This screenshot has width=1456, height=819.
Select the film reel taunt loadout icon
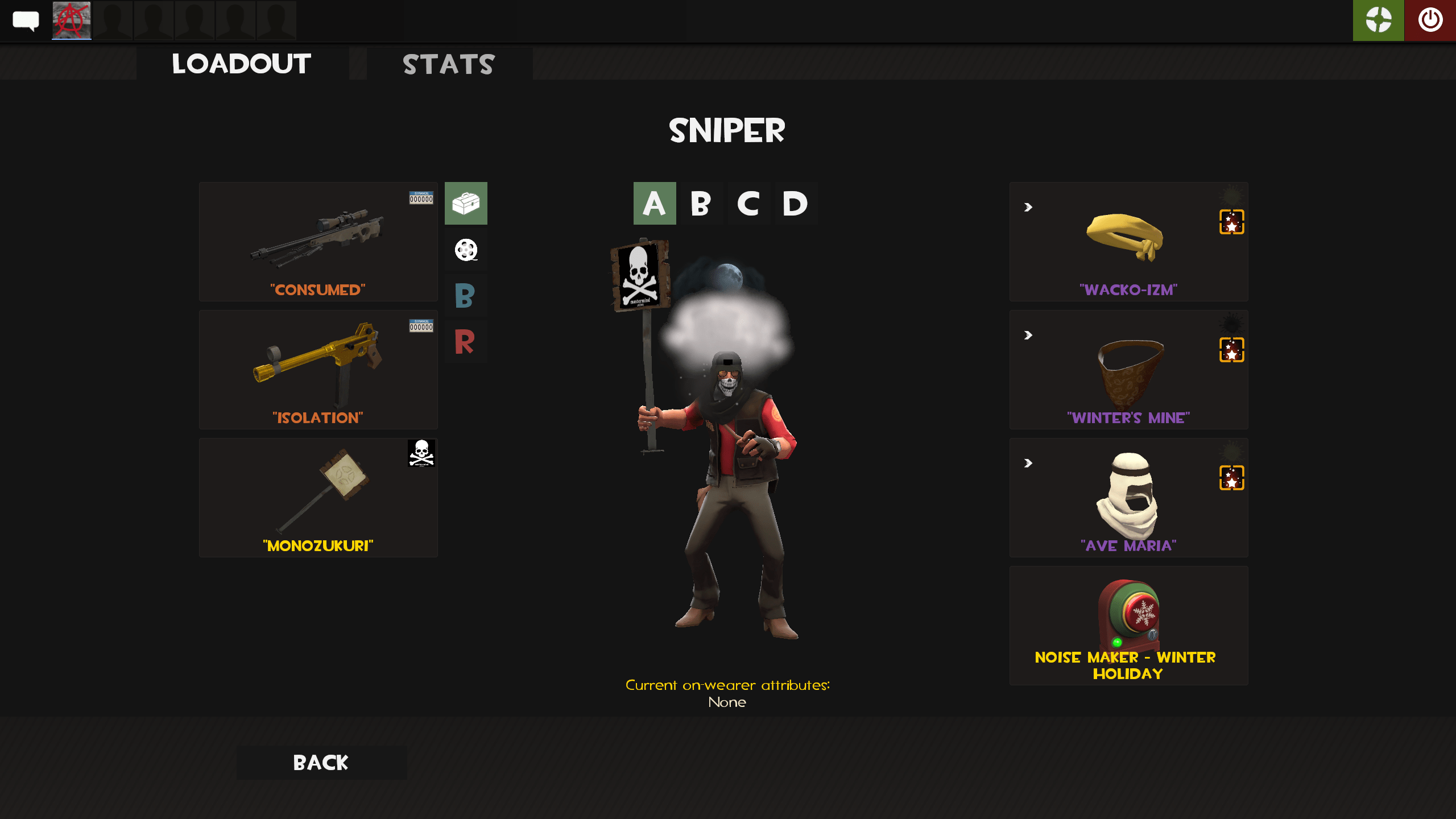465,250
